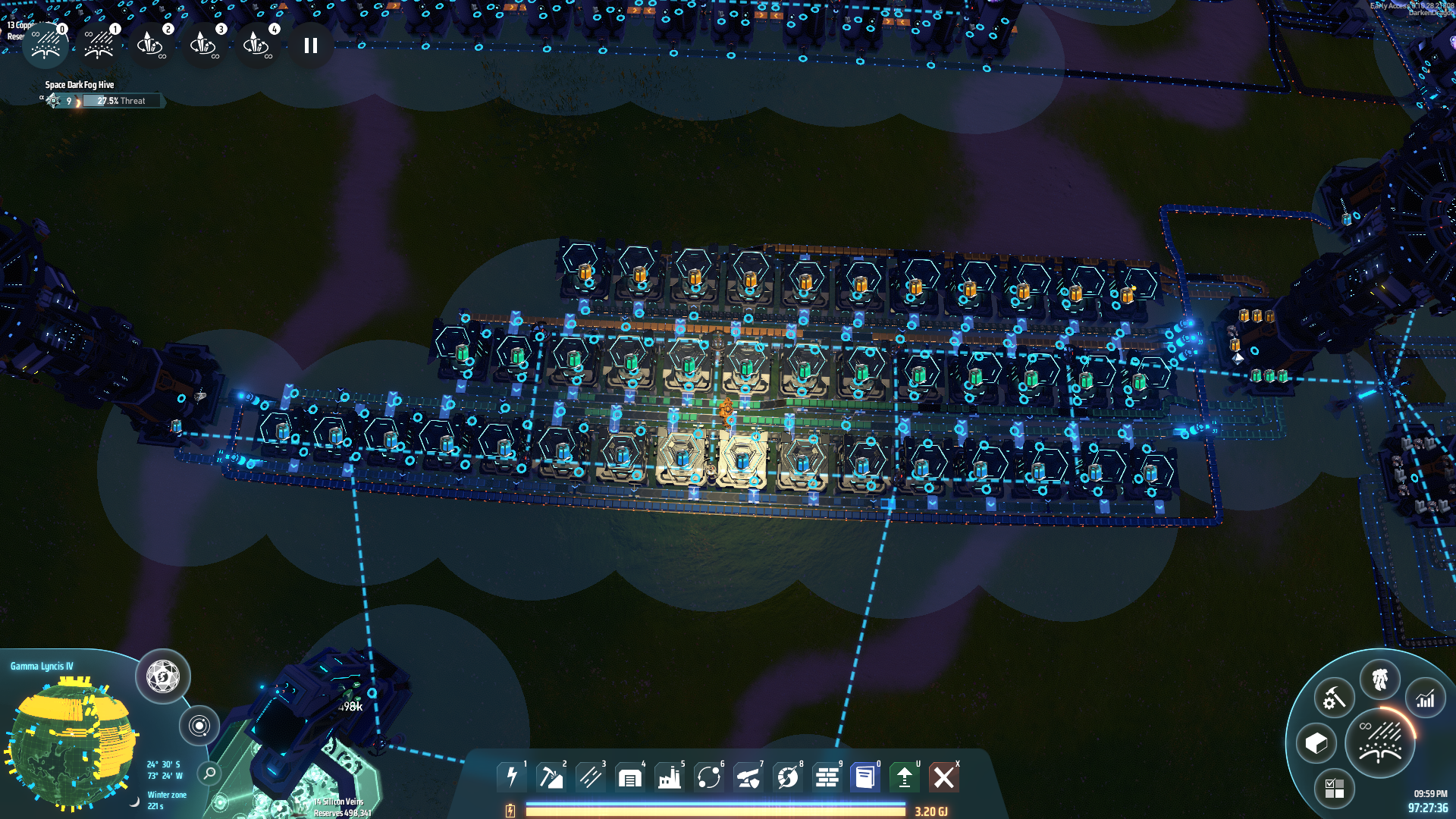Open the storage build category

tap(630, 777)
